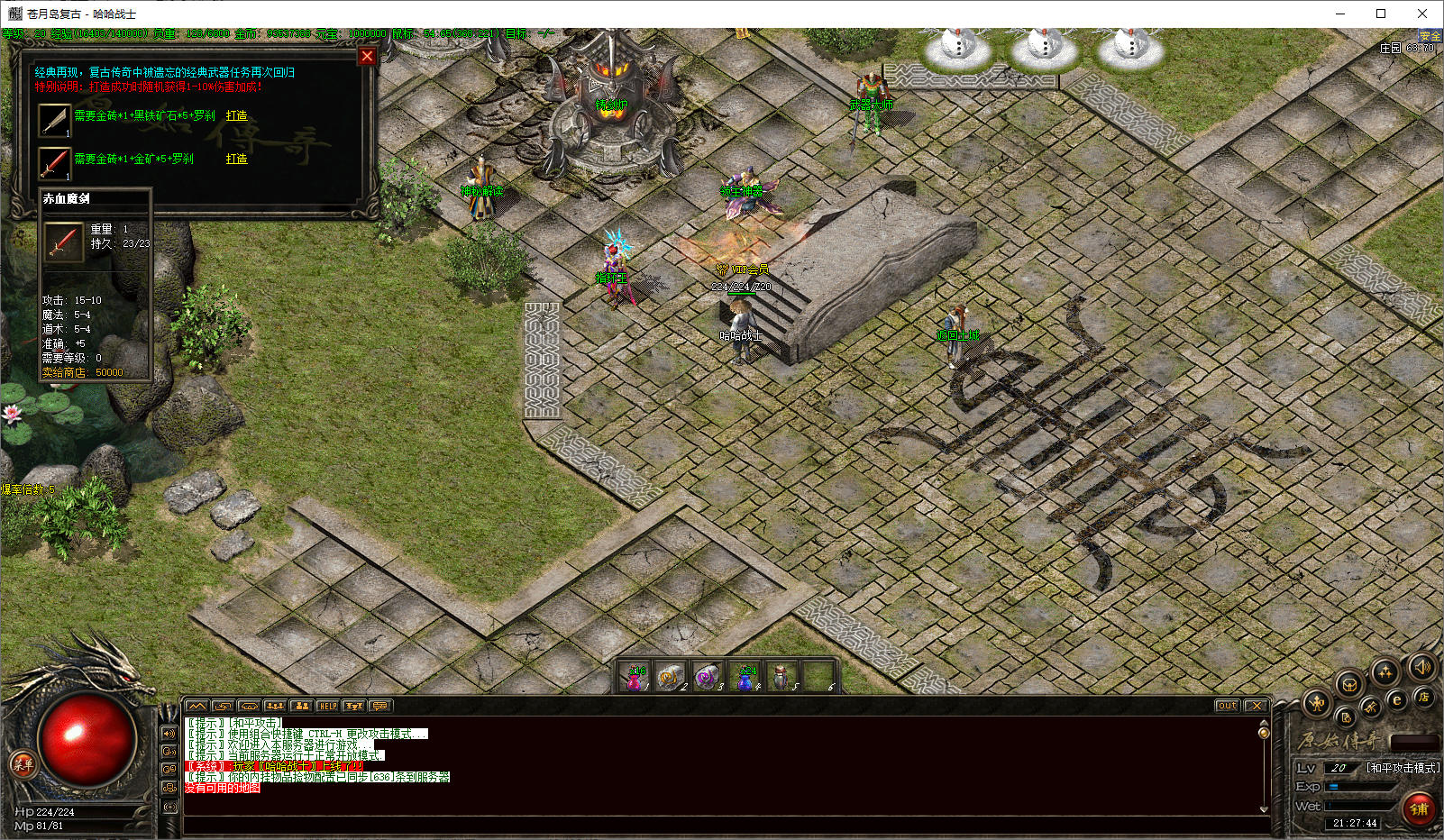1444x840 pixels.
Task: Click the chat panel's out button
Action: tap(1227, 706)
